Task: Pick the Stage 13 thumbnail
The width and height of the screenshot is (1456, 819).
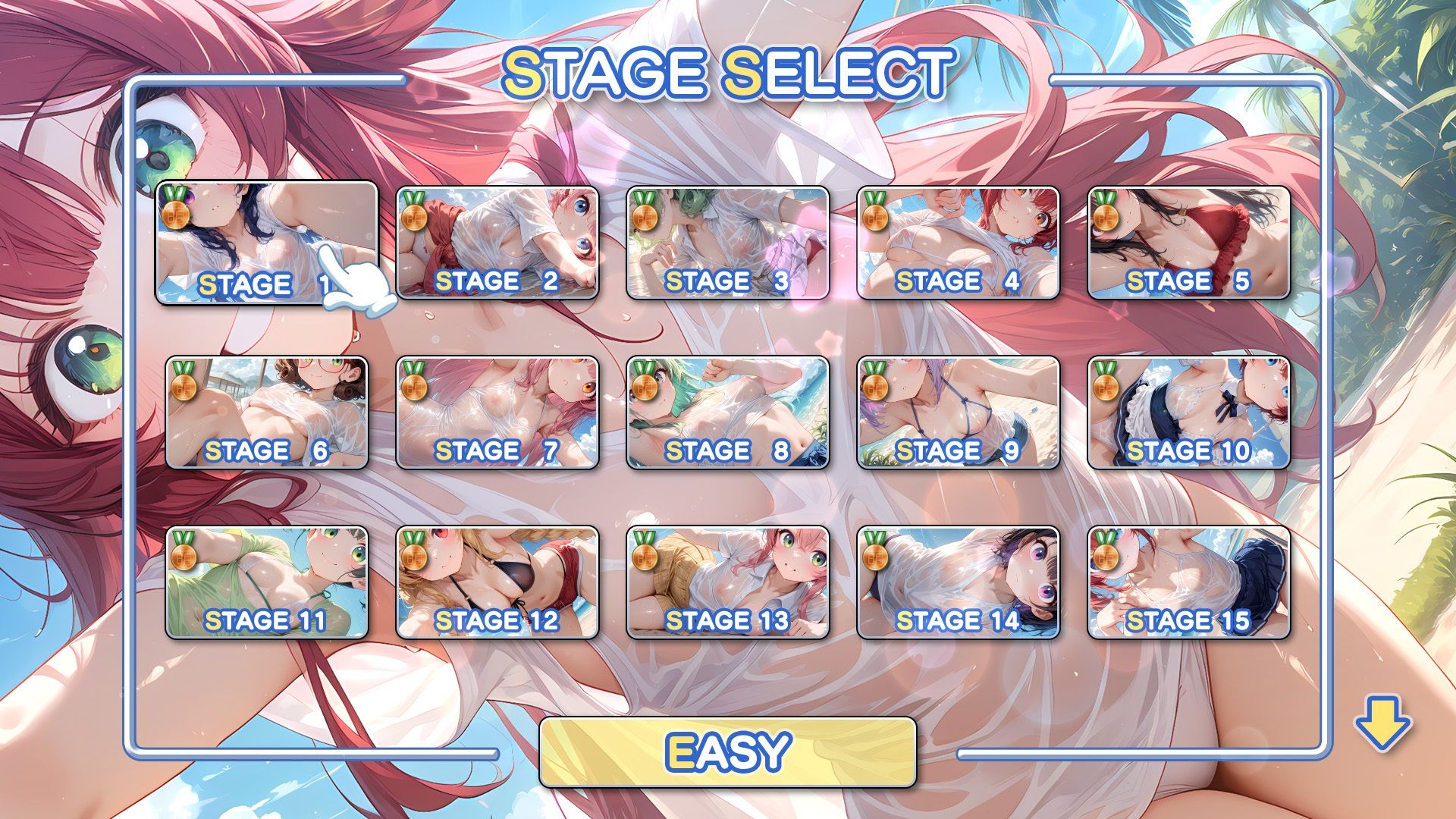Action: [728, 582]
